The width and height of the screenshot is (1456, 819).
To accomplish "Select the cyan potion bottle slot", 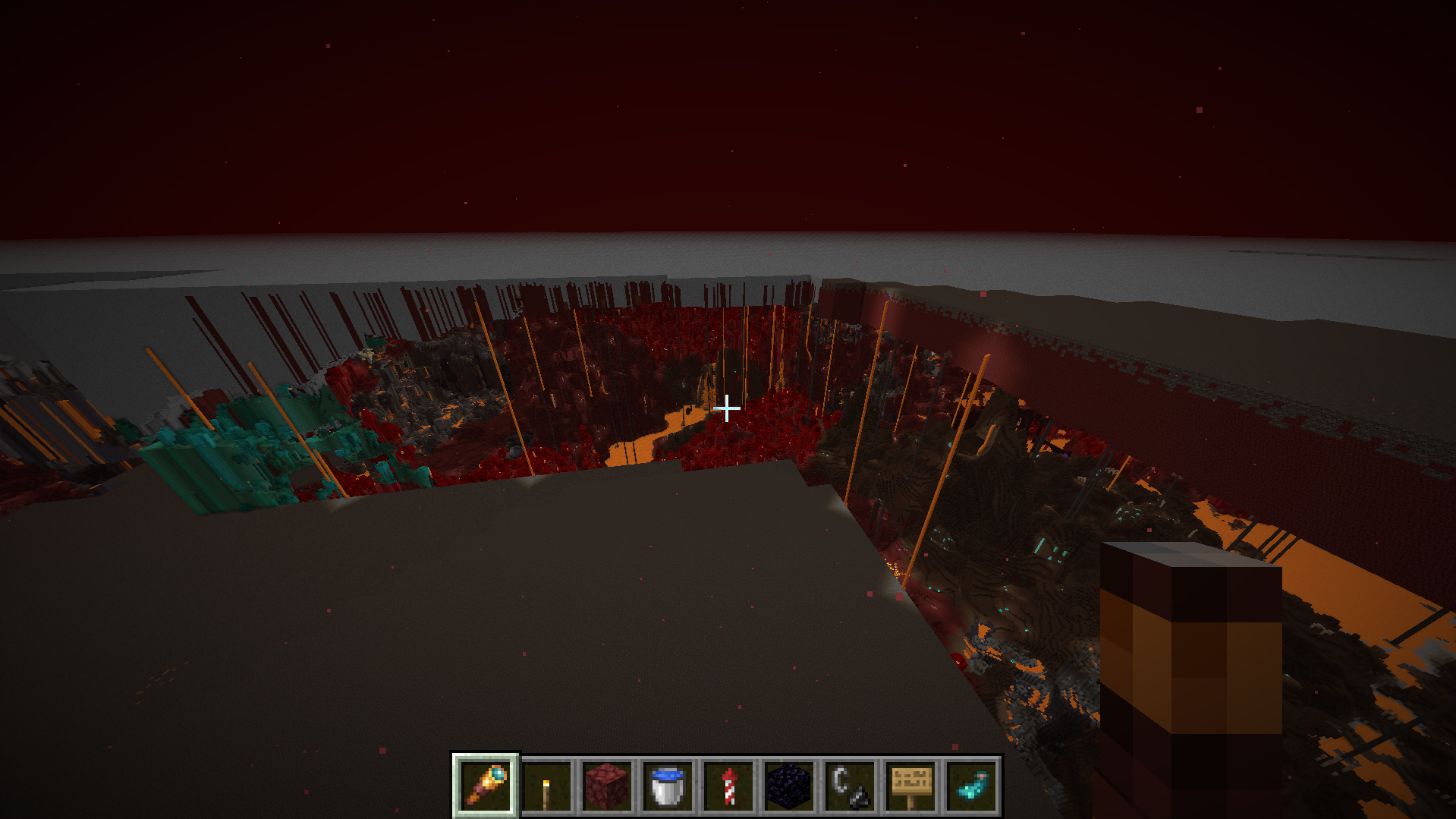I will 971,786.
